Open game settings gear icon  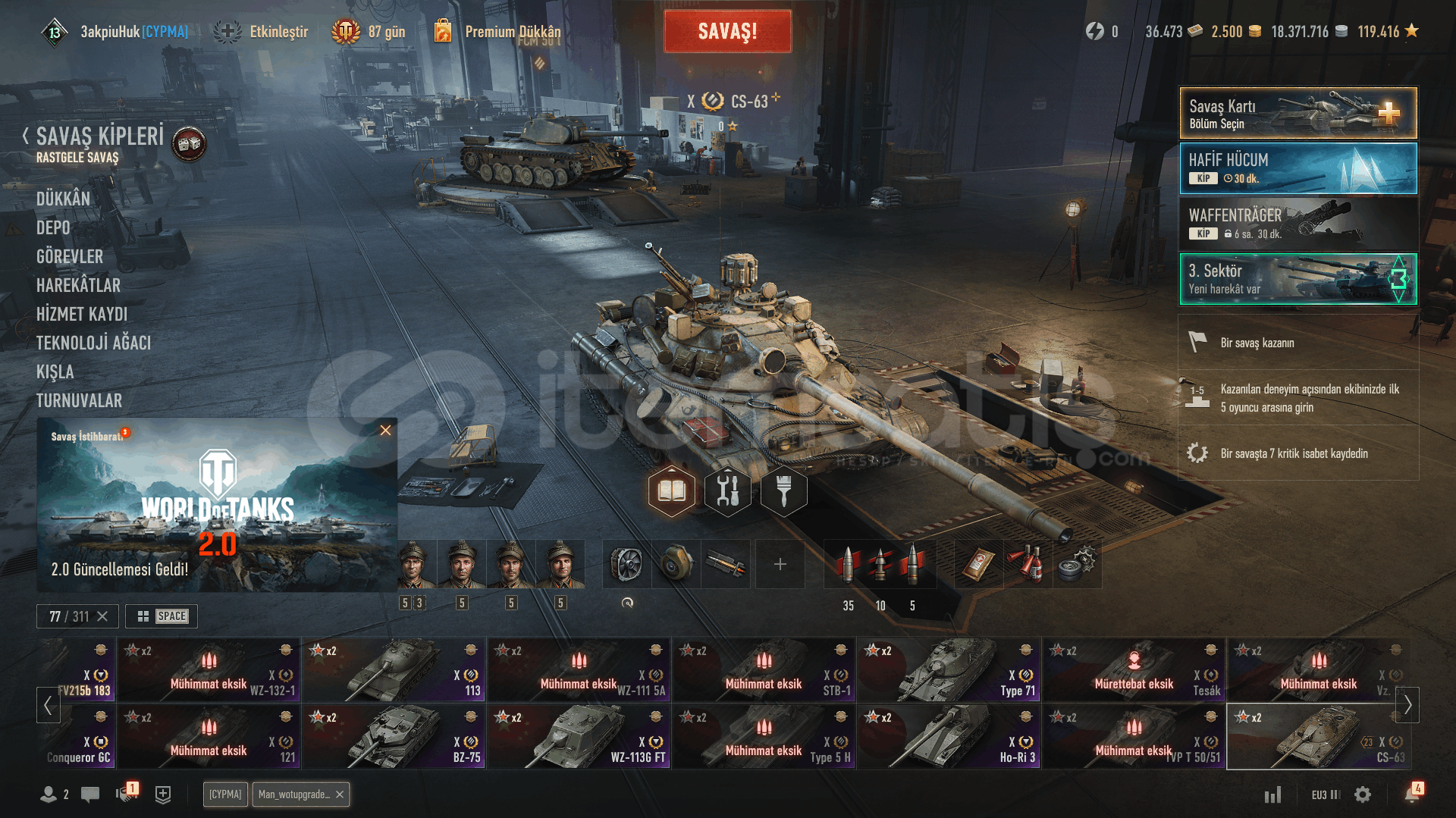click(x=1363, y=794)
